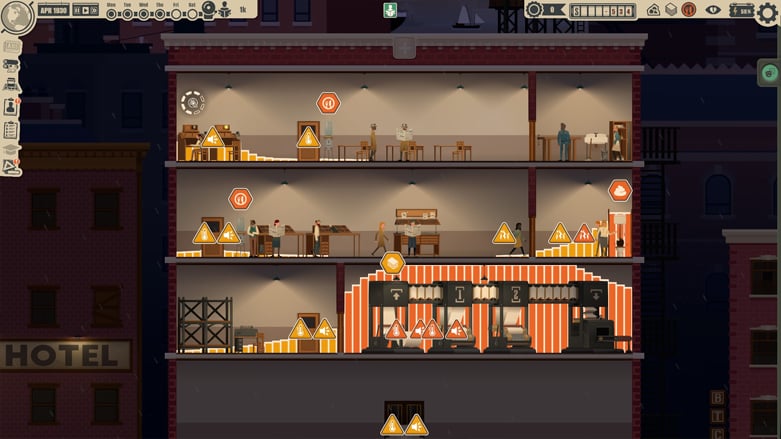Image resolution: width=781 pixels, height=439 pixels.
Task: Toggle the eye visibility overlay
Action: (x=713, y=10)
